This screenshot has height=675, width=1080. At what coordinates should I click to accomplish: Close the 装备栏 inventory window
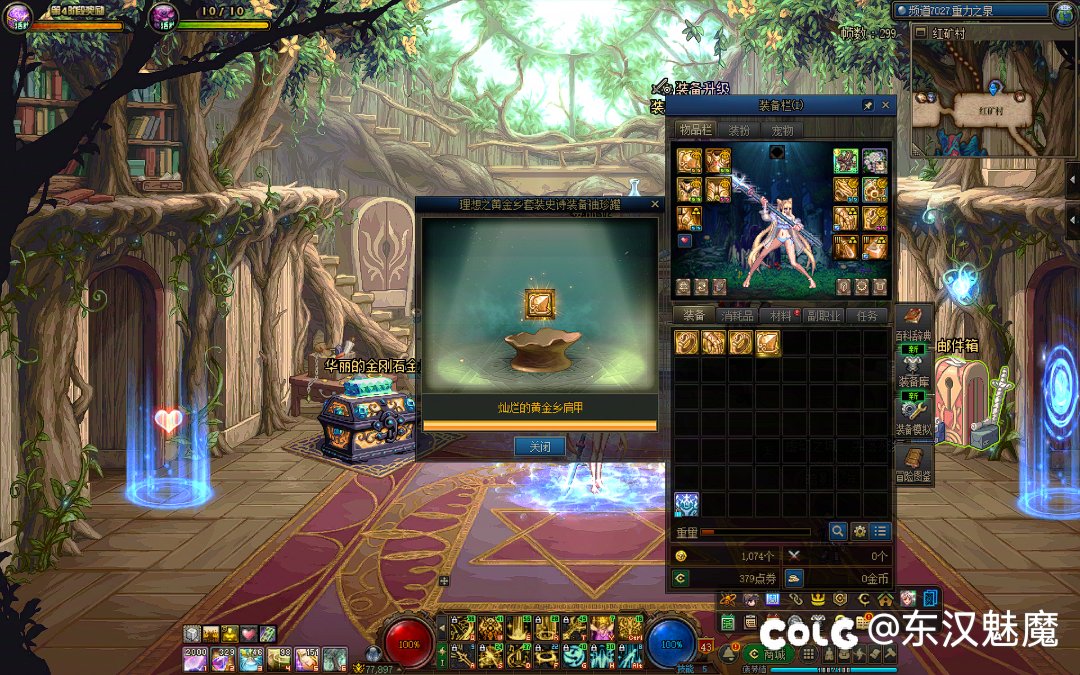[885, 105]
